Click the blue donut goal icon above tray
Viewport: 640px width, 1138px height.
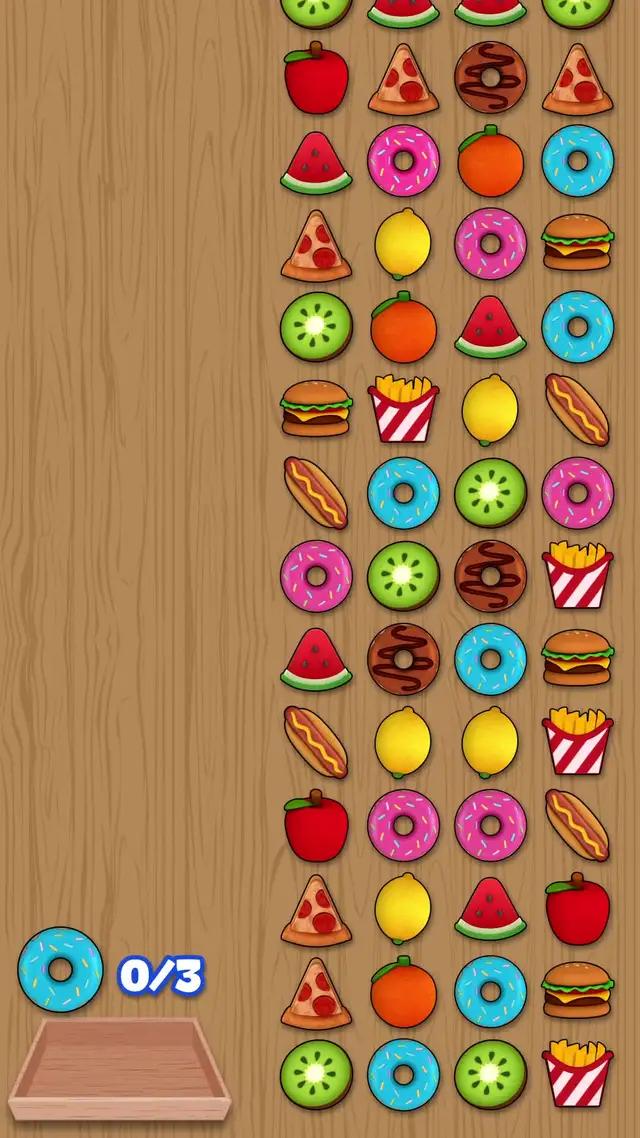tap(60, 969)
